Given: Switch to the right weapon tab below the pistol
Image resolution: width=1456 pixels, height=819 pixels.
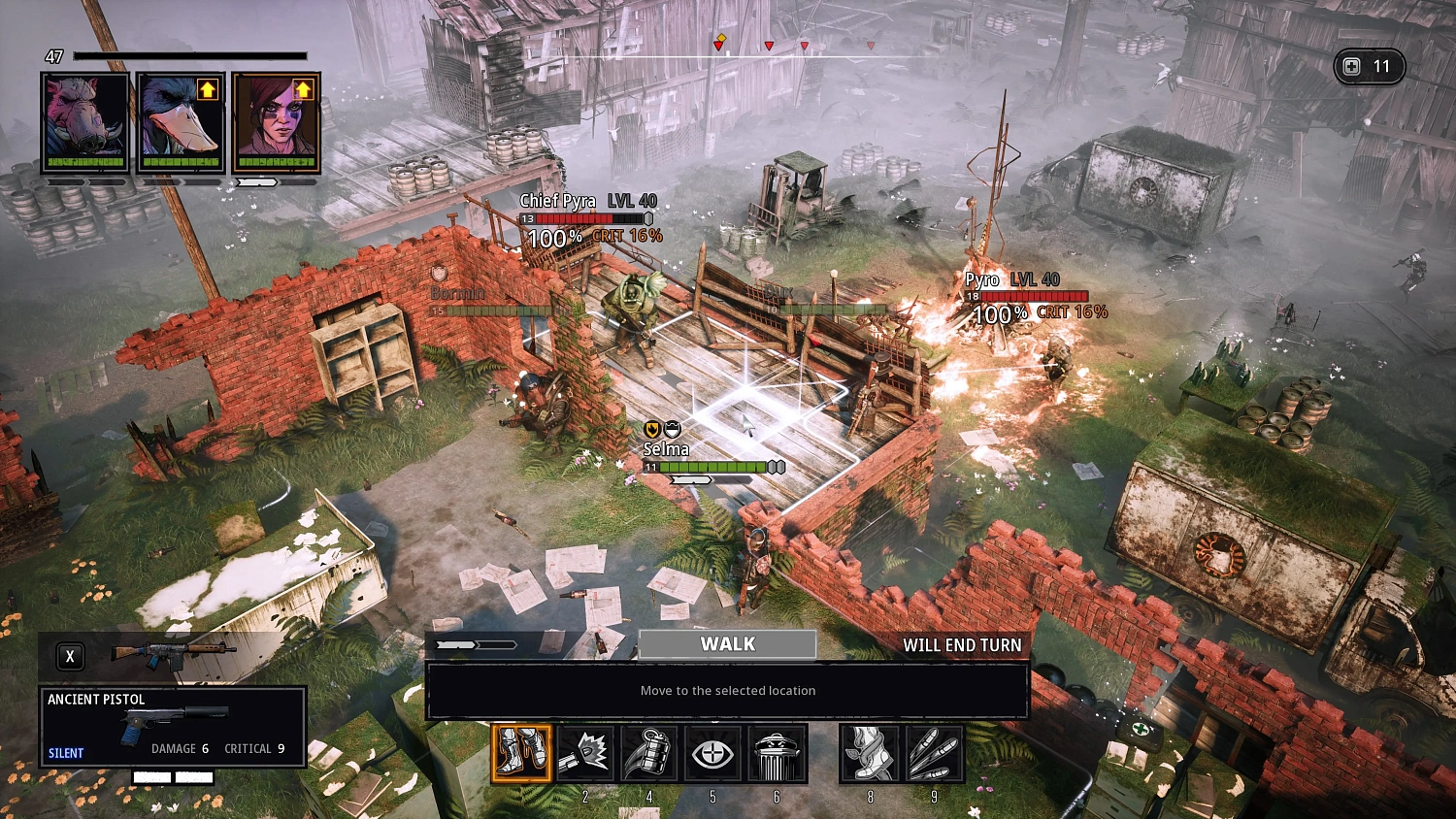Looking at the screenshot, I should coord(194,776).
